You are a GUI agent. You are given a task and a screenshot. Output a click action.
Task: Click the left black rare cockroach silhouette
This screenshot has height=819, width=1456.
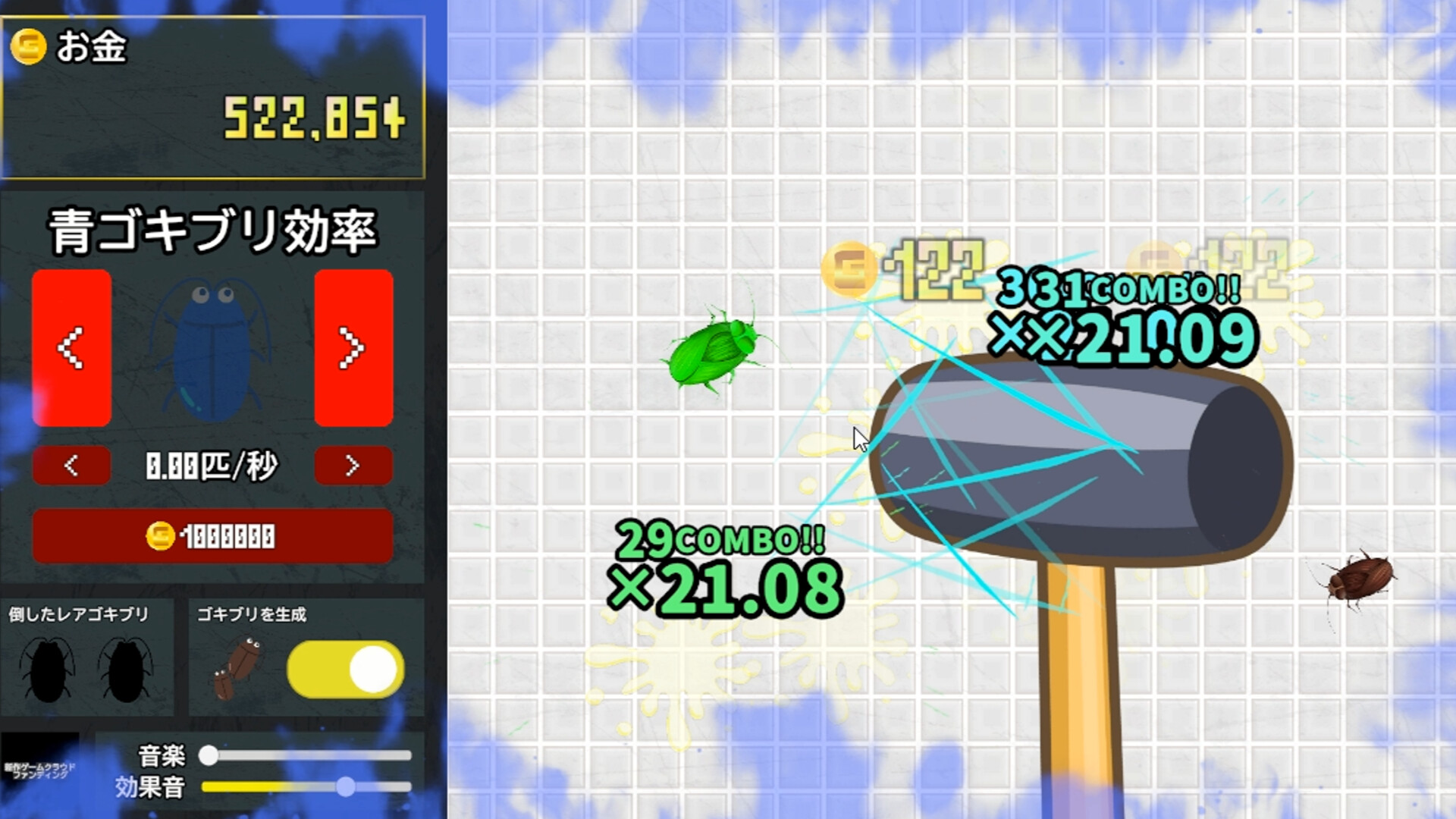(x=45, y=667)
